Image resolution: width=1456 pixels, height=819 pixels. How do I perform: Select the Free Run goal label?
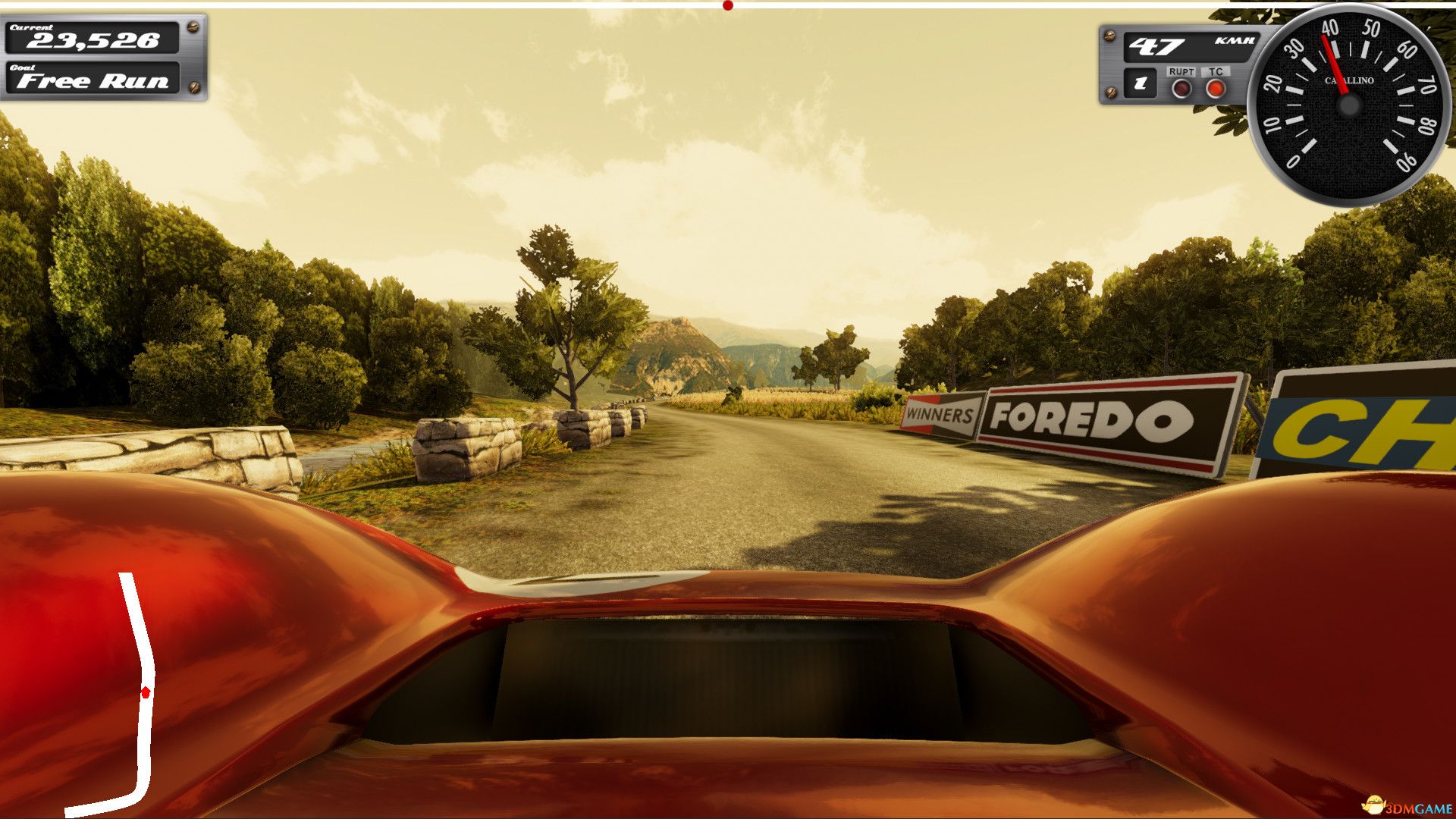click(x=93, y=81)
